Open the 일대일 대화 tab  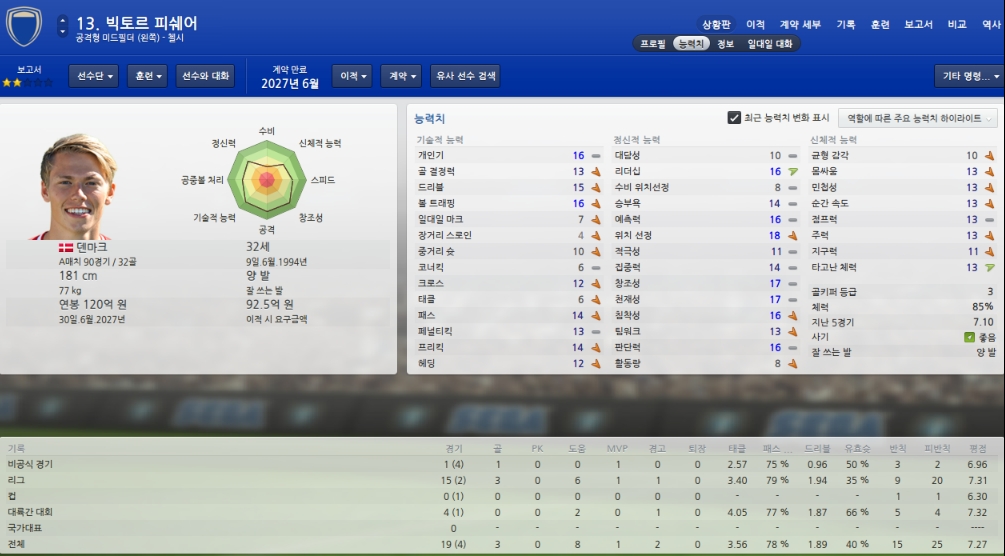point(770,44)
